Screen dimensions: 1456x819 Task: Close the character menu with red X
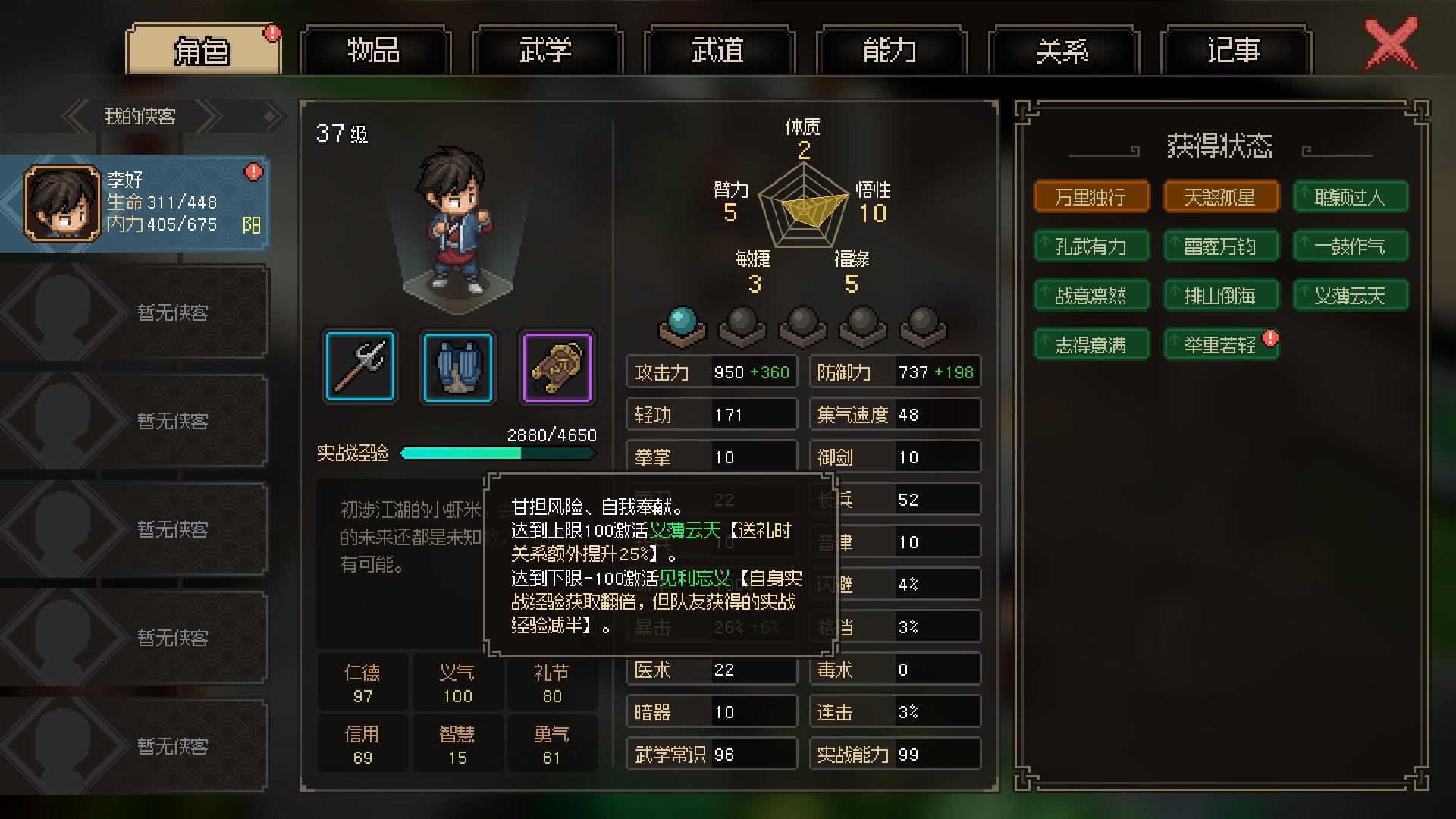[1390, 45]
